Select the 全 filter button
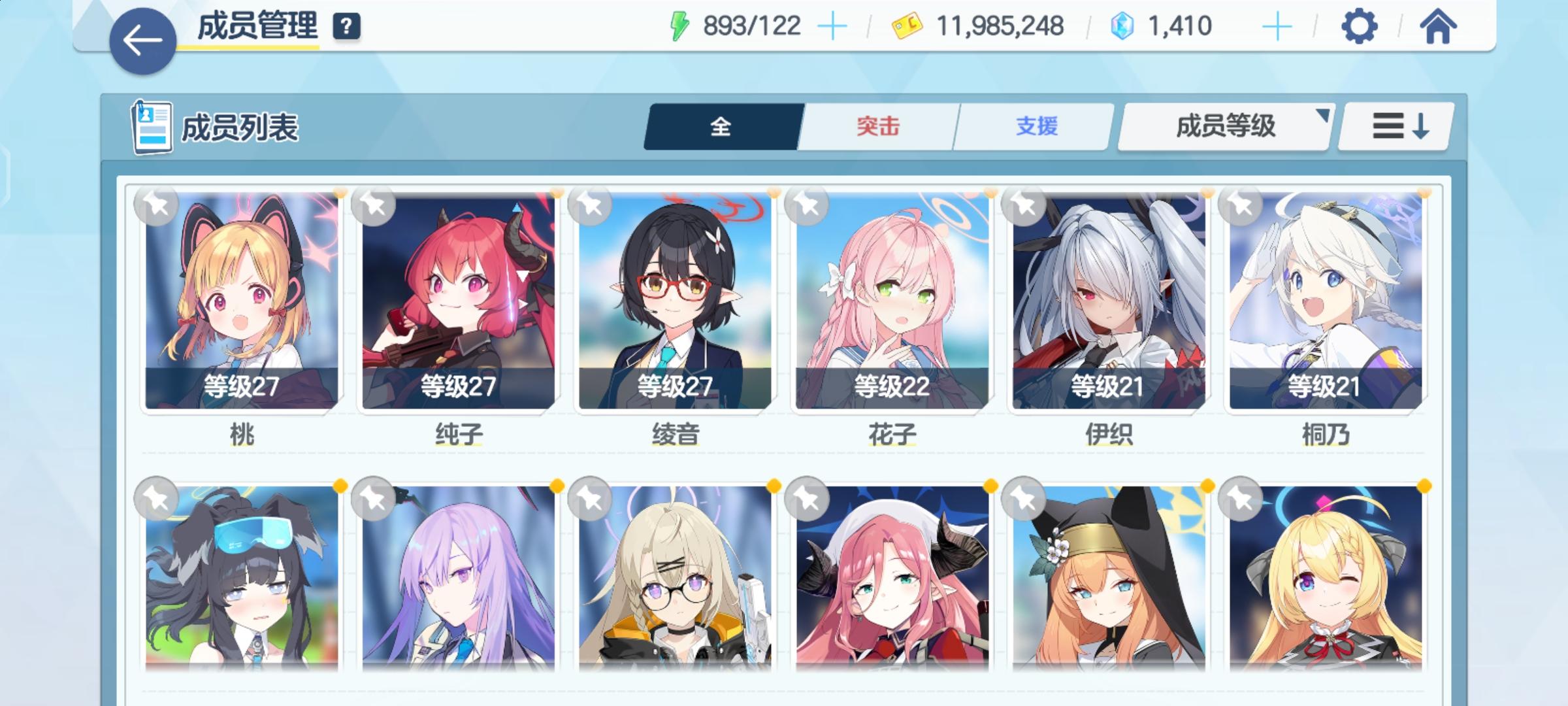This screenshot has height=706, width=1568. pos(721,127)
